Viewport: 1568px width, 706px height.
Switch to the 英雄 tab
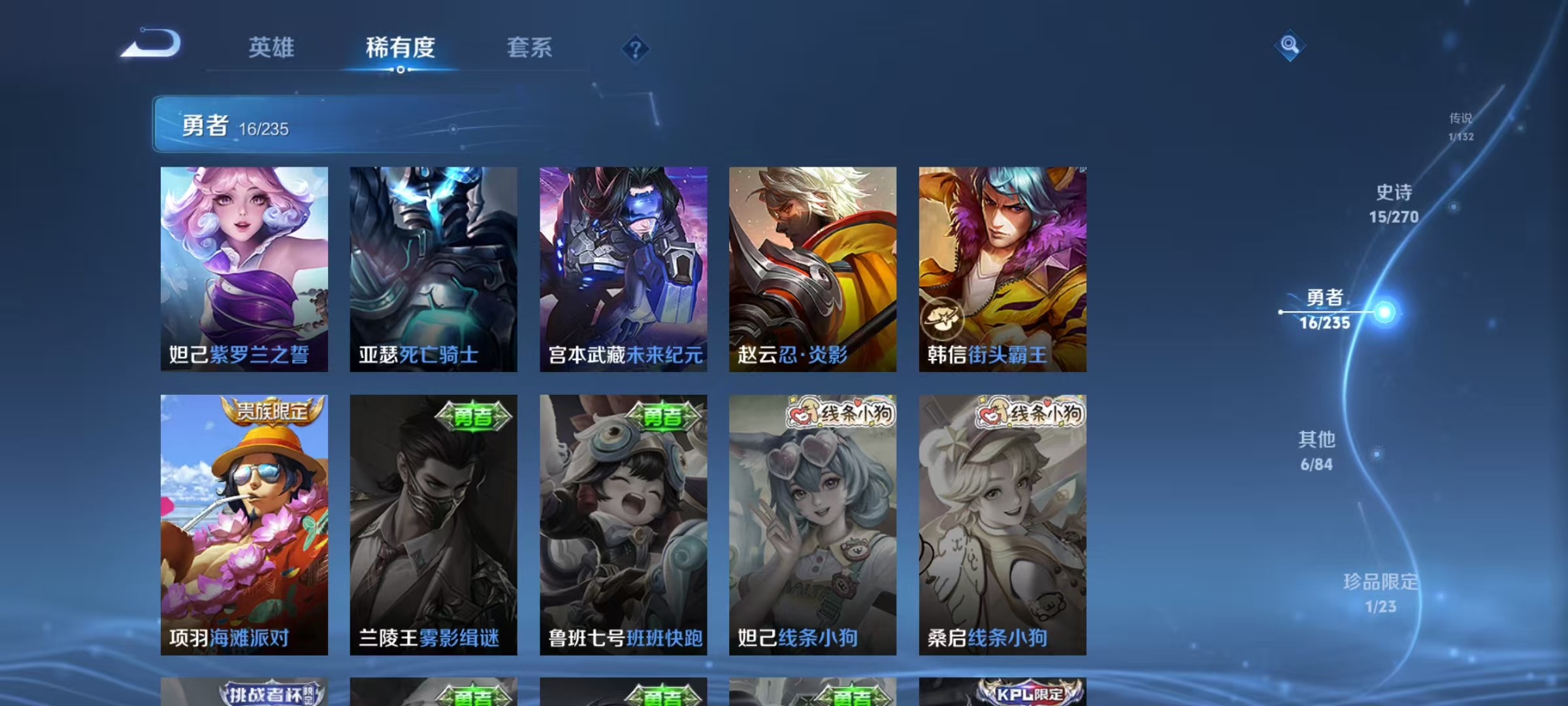click(x=272, y=47)
